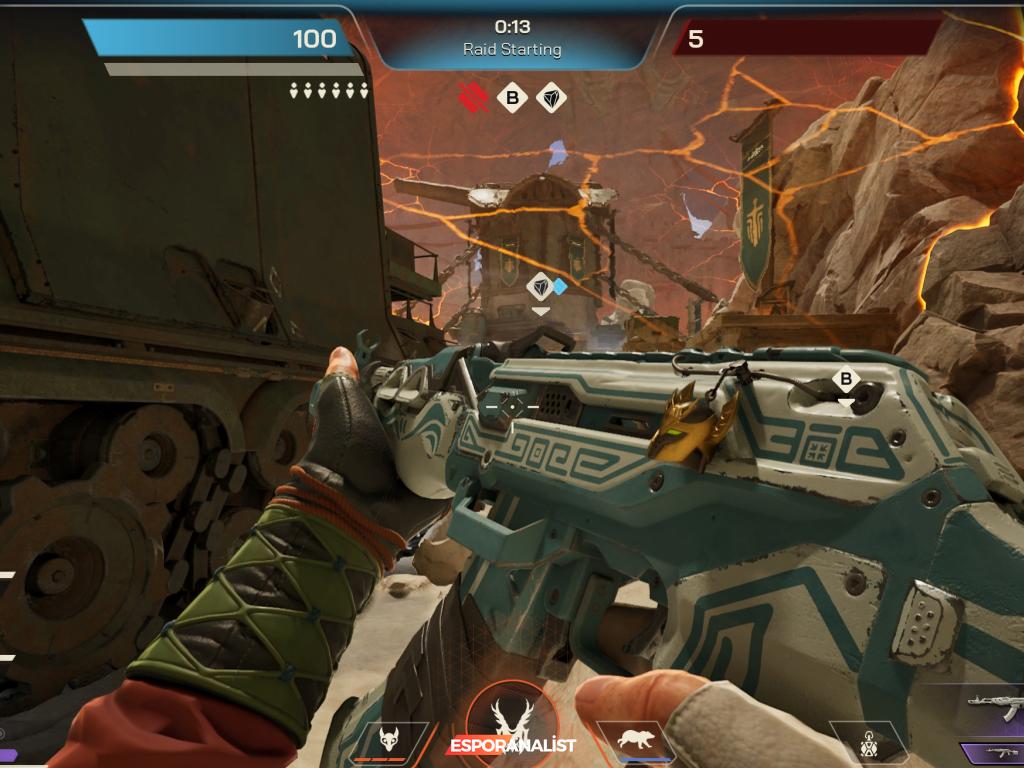Image resolution: width=1024 pixels, height=768 pixels.
Task: Use the bear ability icon
Action: (x=634, y=741)
